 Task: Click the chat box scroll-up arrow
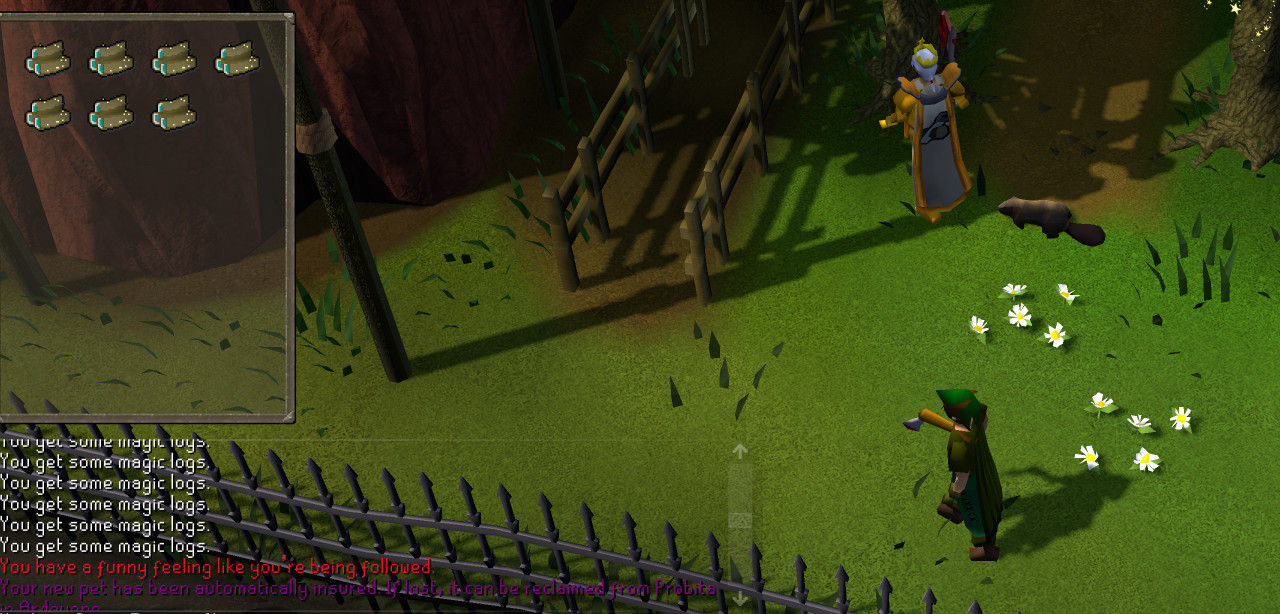click(740, 451)
